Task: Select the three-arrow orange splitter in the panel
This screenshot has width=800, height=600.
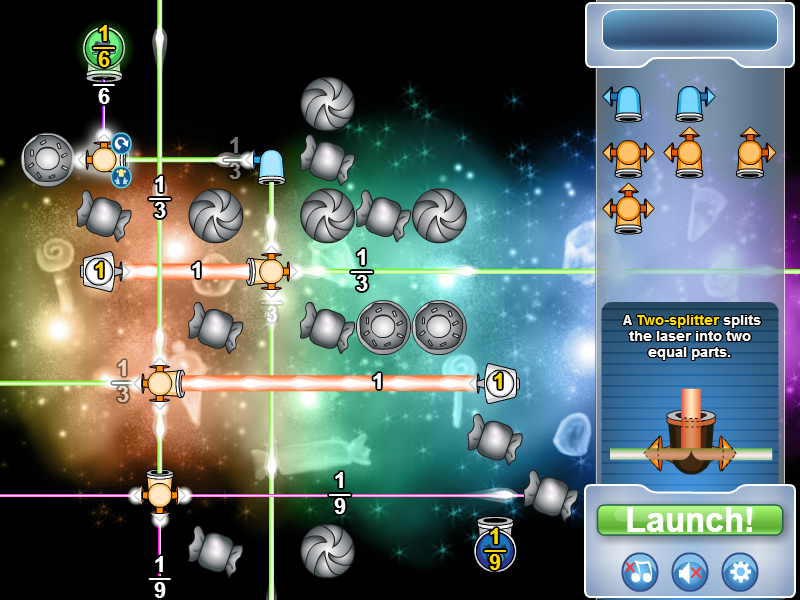Action: coord(628,210)
